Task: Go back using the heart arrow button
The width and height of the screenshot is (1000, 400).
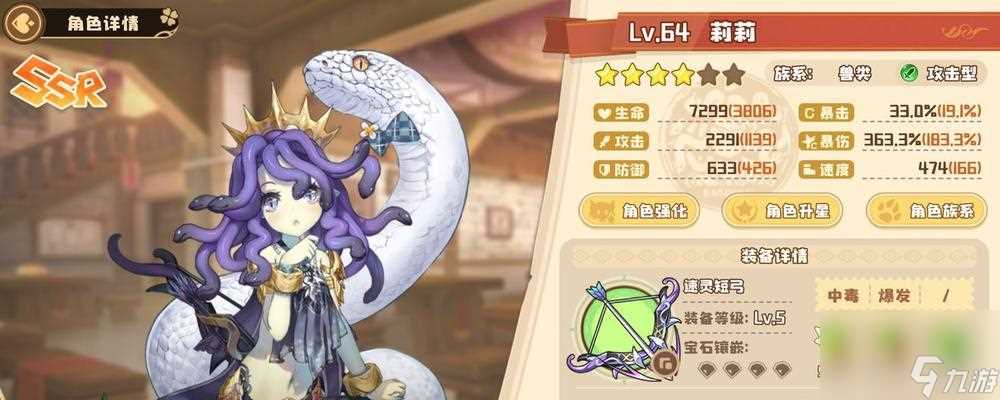Action: pyautogui.click(x=29, y=21)
